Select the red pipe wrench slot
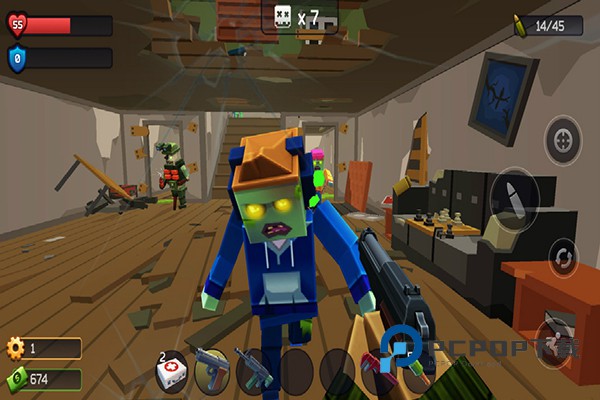Screen dimensions: 600x400 (374, 368)
